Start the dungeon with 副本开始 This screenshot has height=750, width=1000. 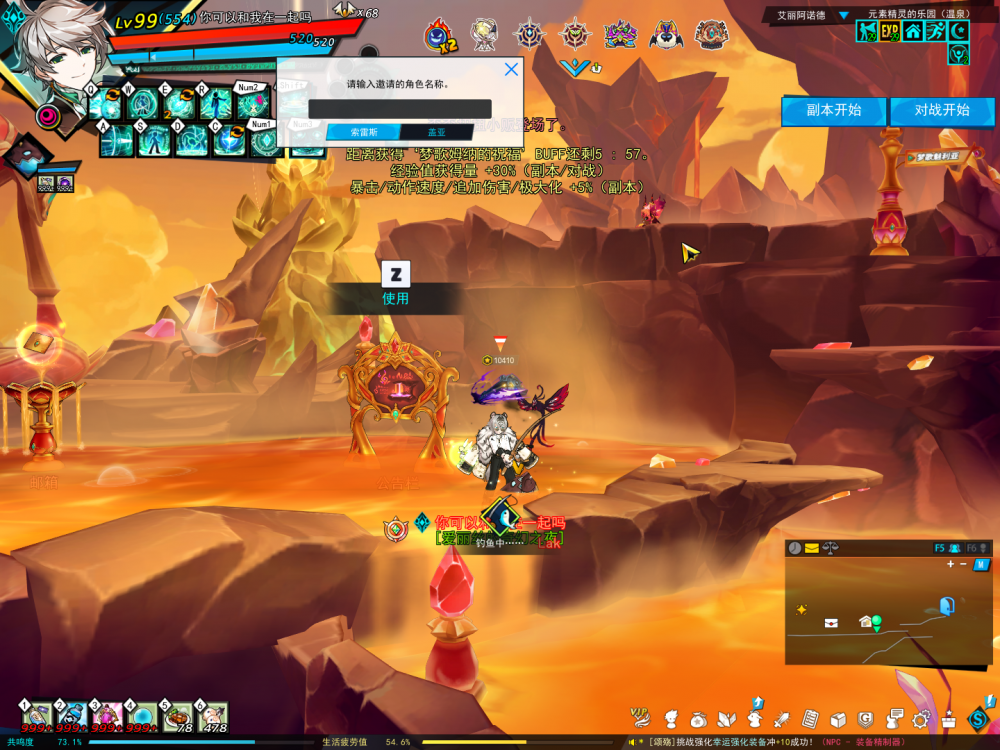[x=834, y=110]
